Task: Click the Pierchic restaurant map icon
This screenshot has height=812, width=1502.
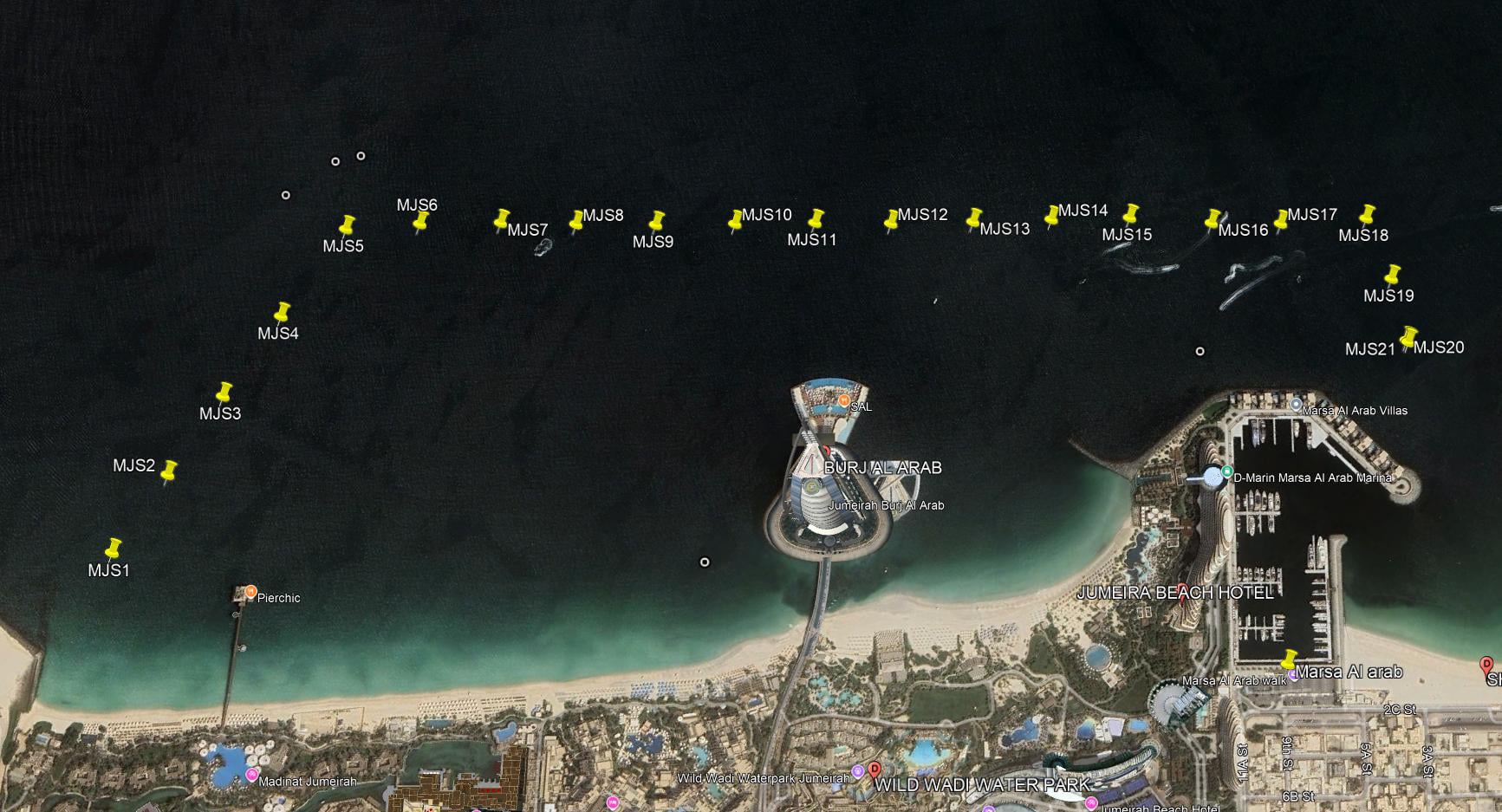Action: pyautogui.click(x=250, y=592)
